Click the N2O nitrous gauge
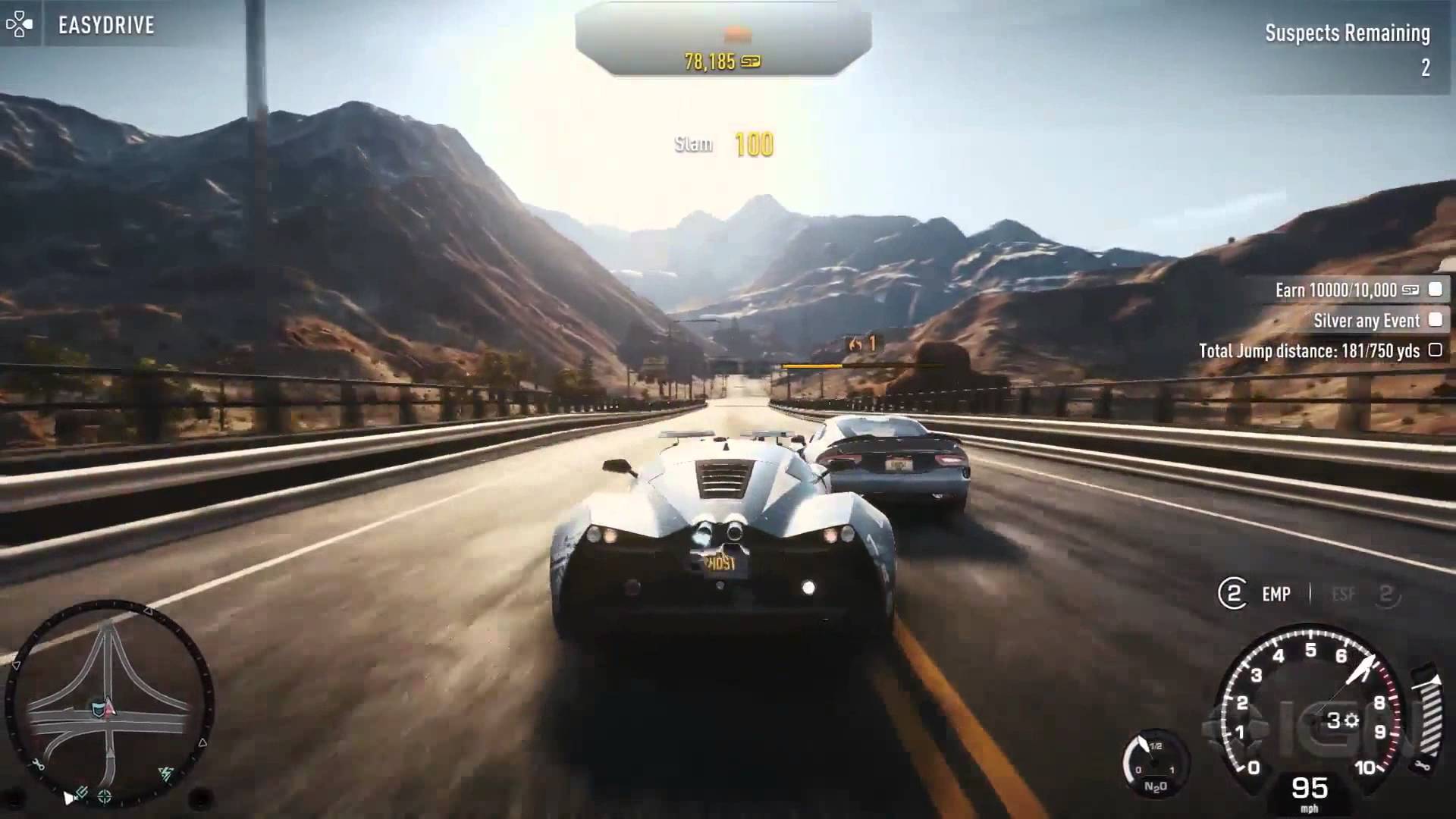1456x819 pixels. click(x=1154, y=764)
